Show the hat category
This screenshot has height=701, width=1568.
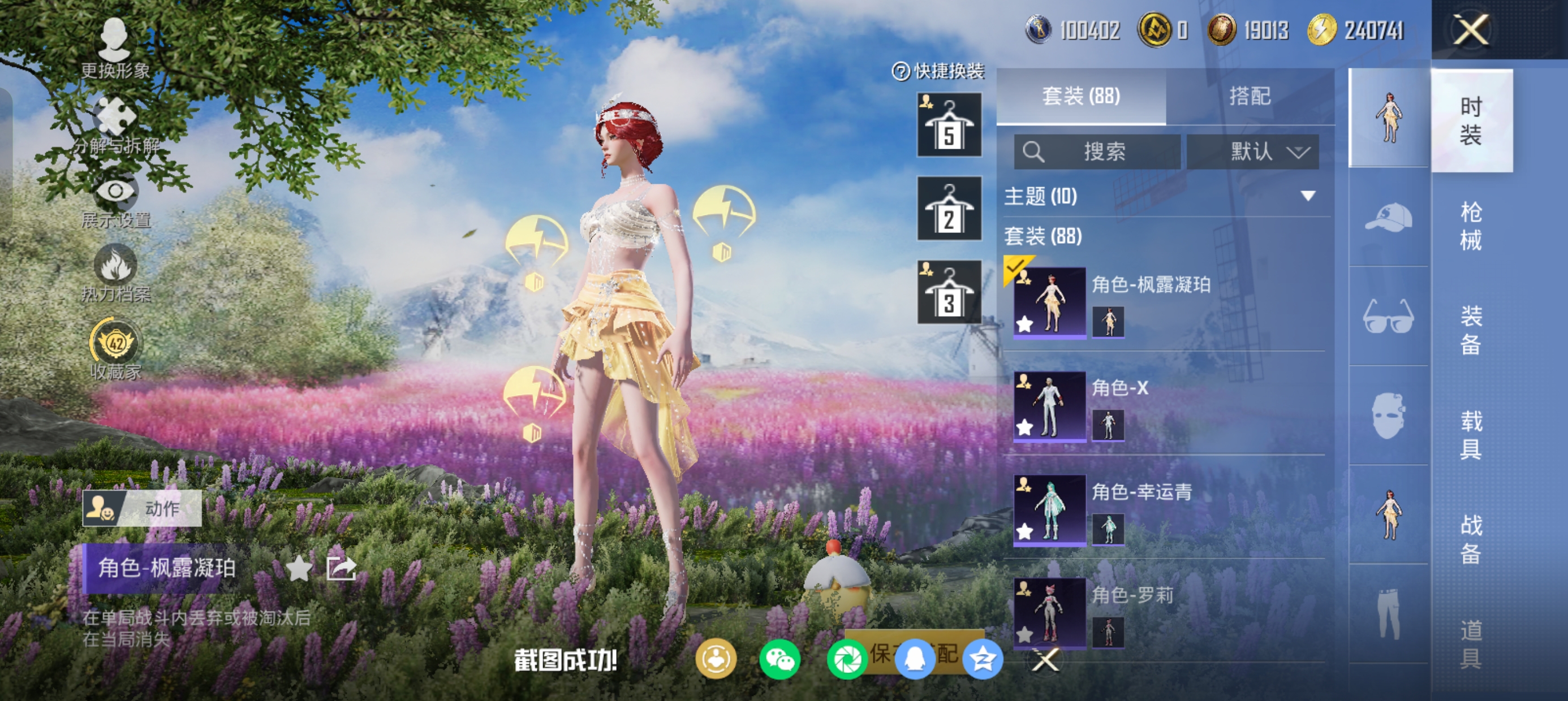[x=1389, y=217]
